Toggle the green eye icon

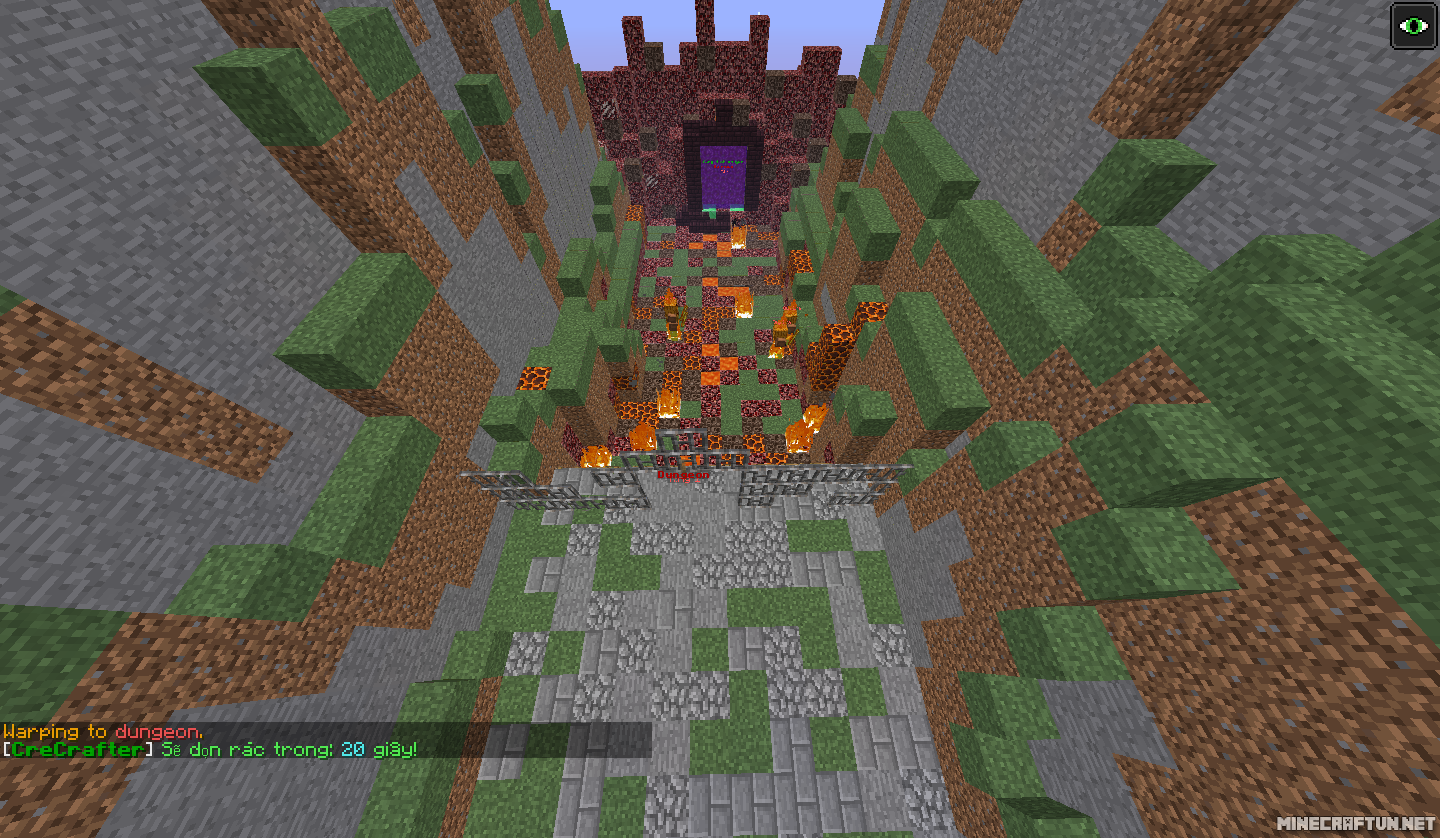click(x=1413, y=26)
